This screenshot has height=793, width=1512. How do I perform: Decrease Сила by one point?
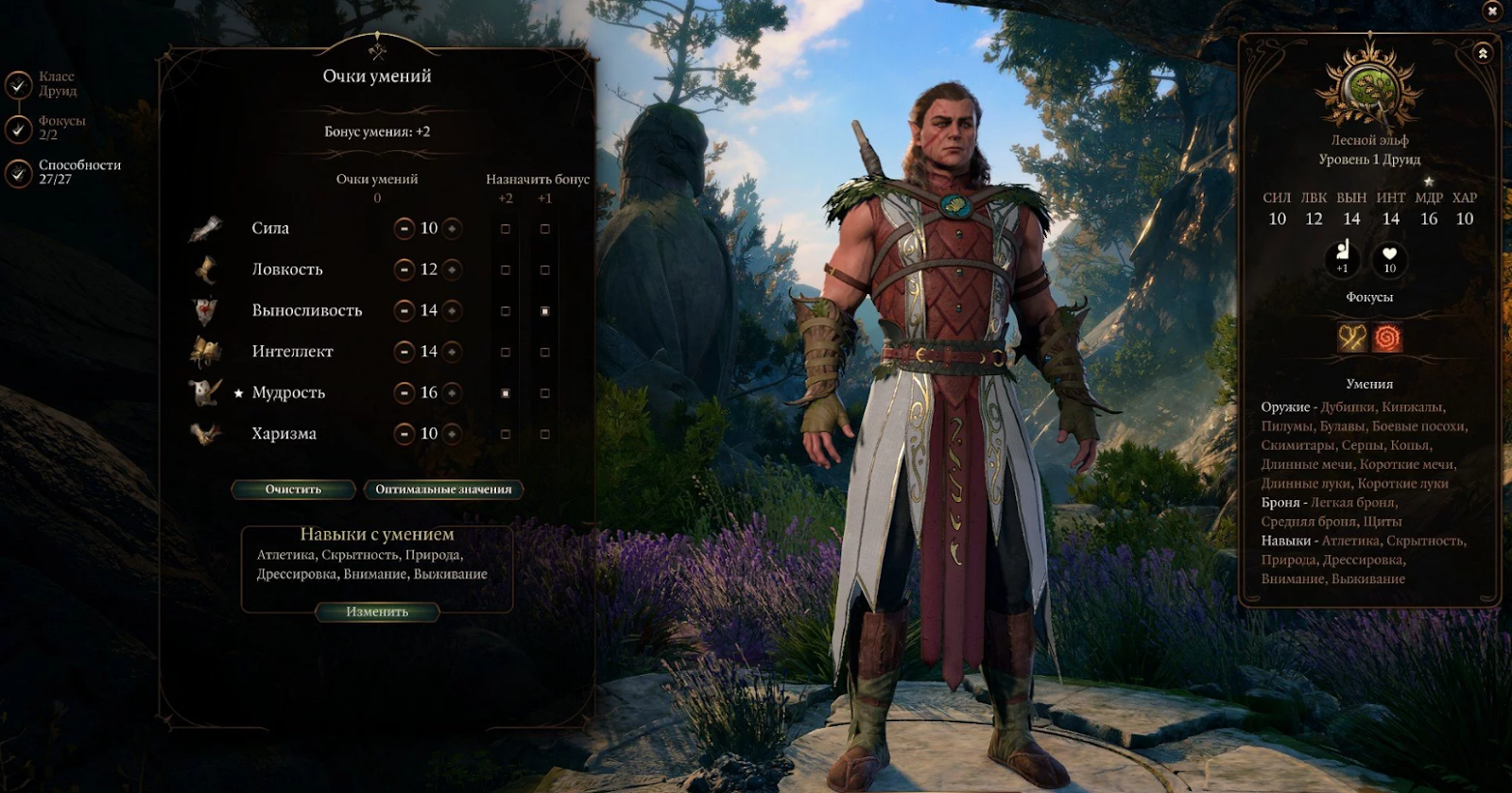pos(404,229)
